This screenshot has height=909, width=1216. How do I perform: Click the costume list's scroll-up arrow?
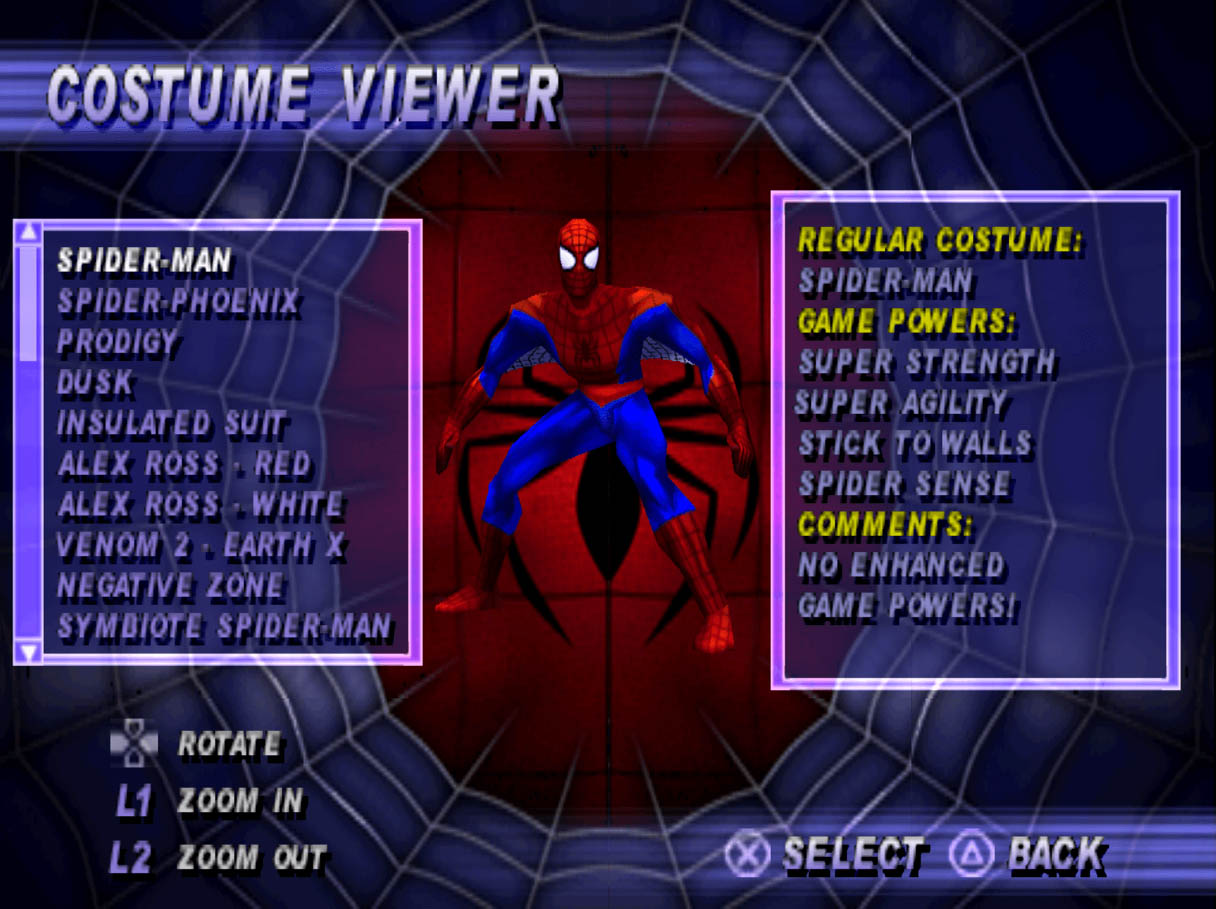coord(29,232)
